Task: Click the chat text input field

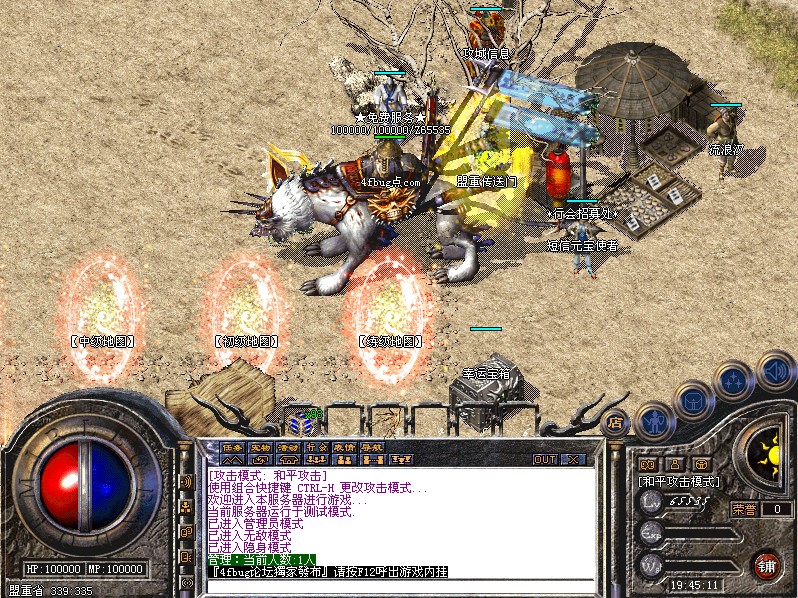Action: coord(400,586)
